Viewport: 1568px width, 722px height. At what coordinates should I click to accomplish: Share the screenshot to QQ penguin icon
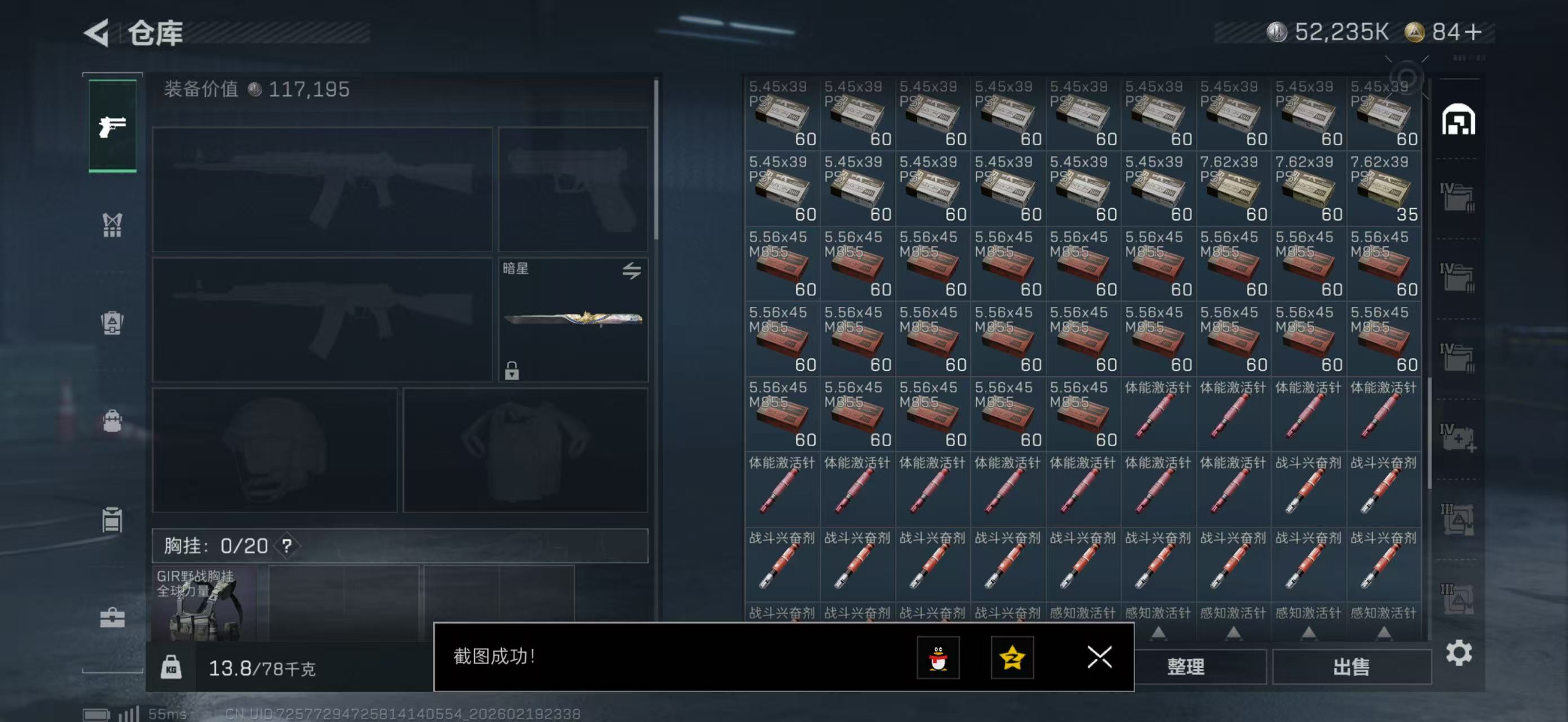point(938,658)
